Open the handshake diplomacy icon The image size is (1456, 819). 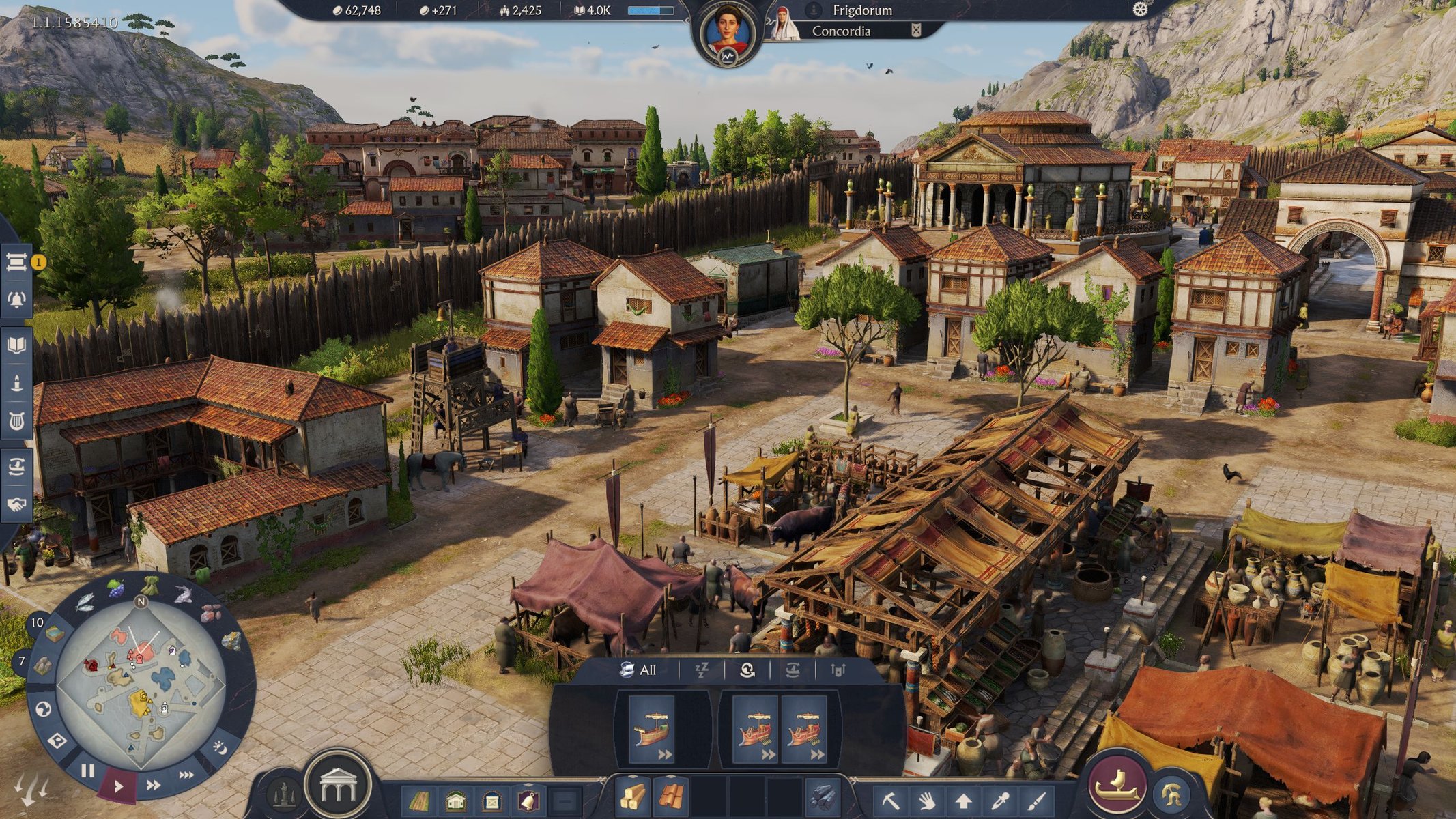[x=16, y=504]
